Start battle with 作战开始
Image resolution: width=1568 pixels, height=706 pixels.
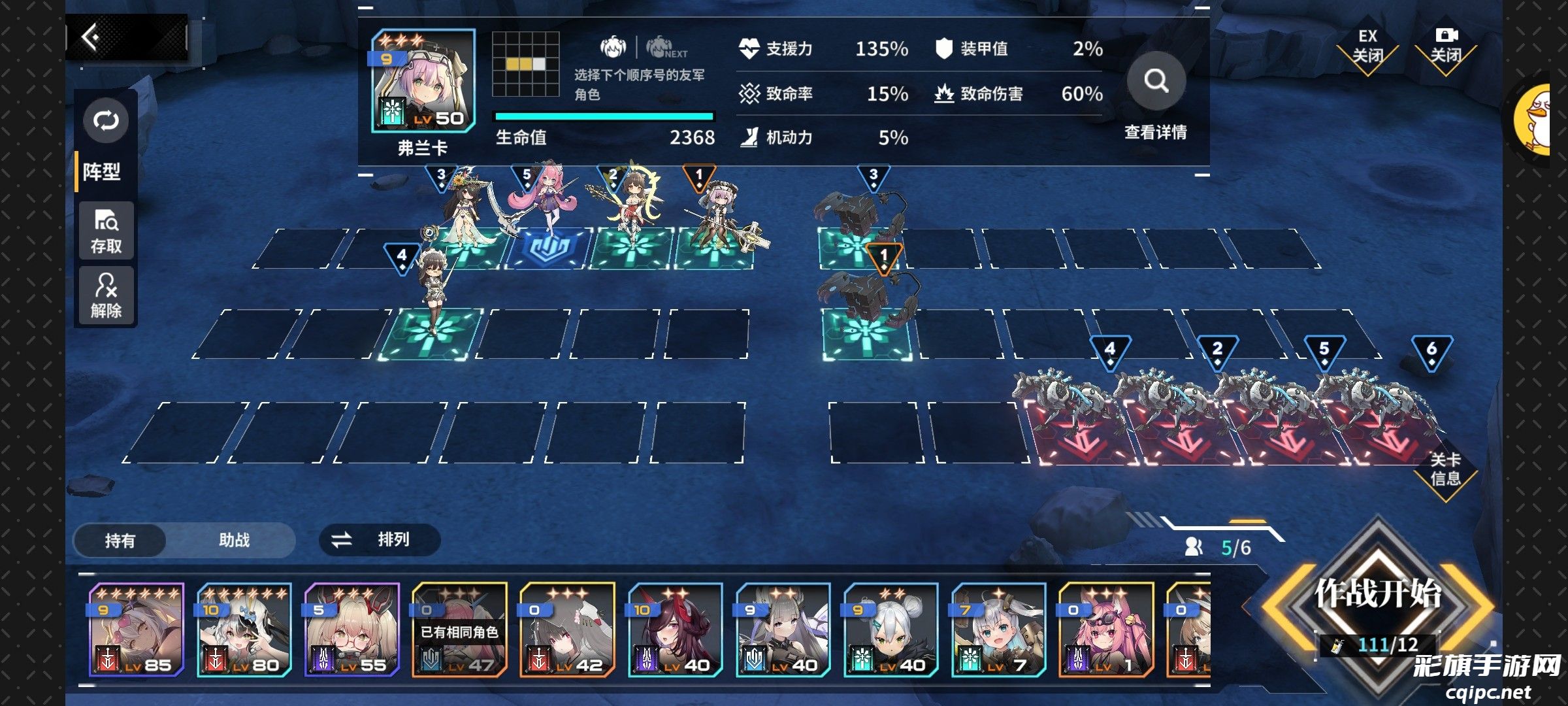1378,595
